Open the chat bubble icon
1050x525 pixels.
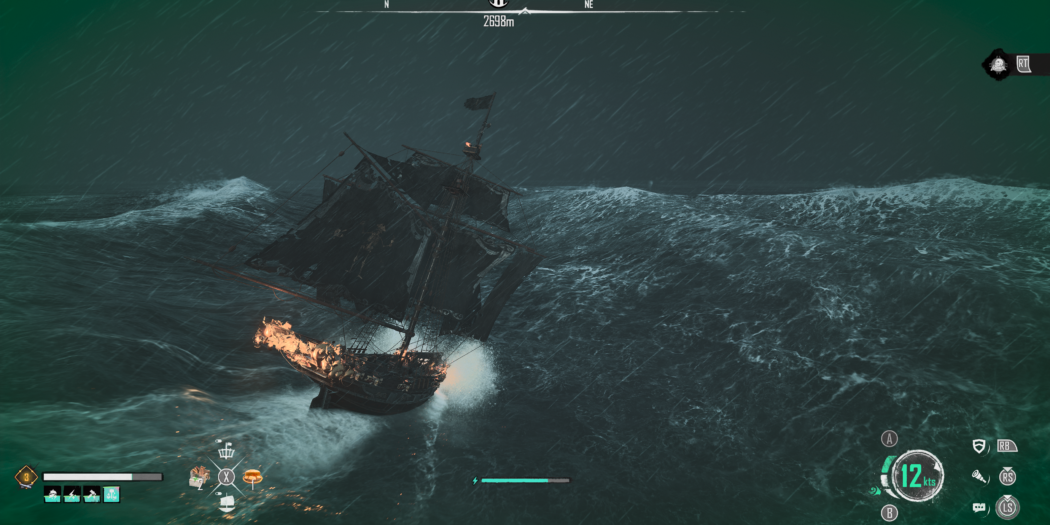tap(979, 508)
